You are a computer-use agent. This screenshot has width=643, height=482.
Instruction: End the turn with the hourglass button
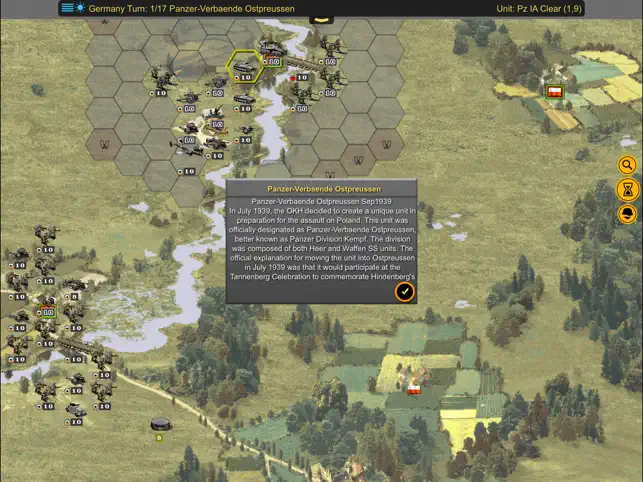click(628, 189)
